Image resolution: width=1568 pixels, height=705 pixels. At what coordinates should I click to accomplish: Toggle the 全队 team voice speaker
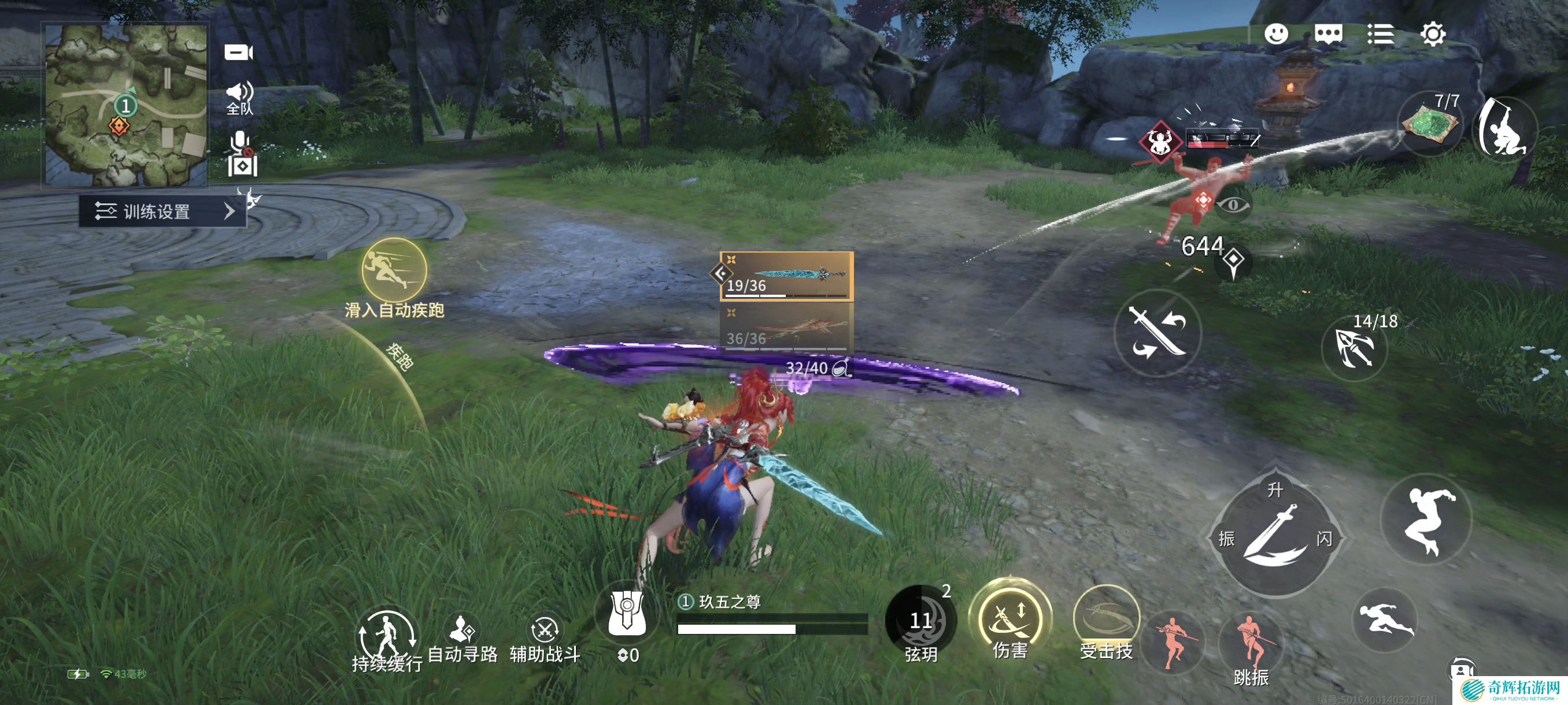coord(239,97)
